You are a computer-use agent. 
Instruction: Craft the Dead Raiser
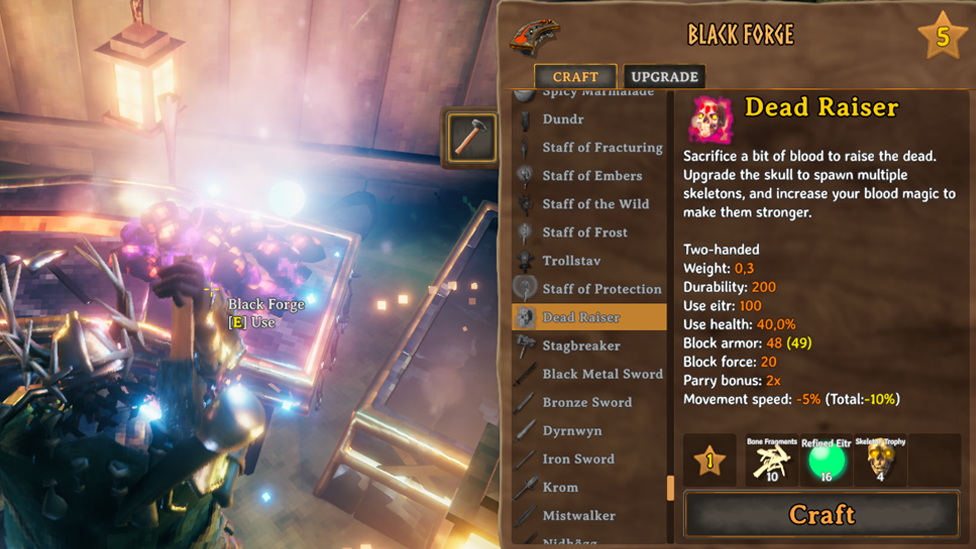coord(821,515)
